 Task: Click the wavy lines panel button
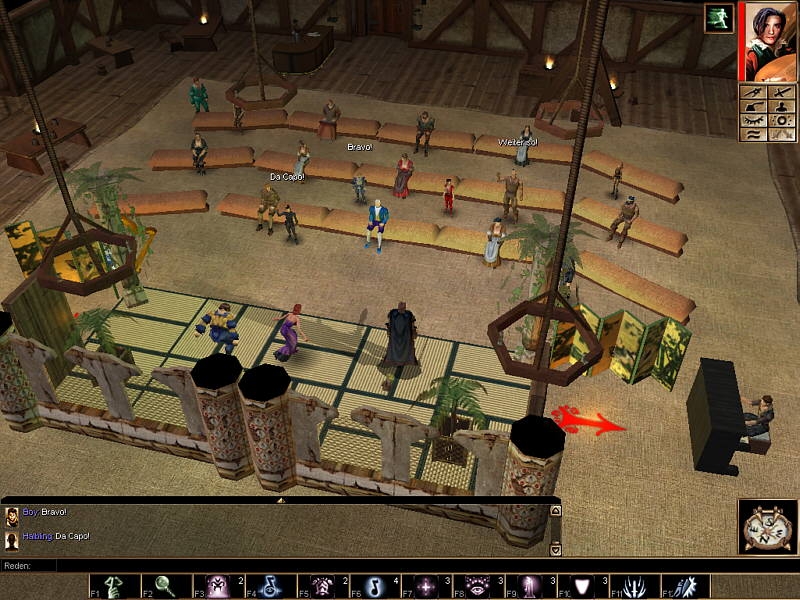pos(753,134)
